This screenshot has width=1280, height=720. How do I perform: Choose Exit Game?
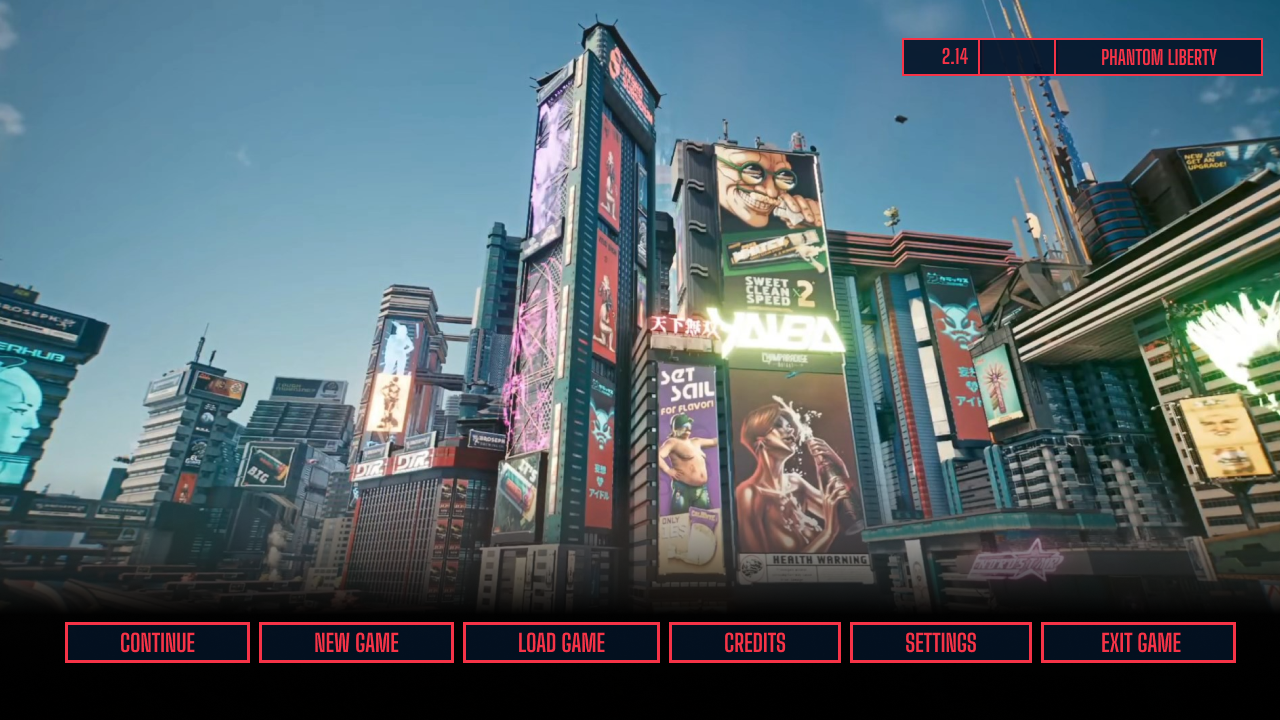pos(1138,642)
